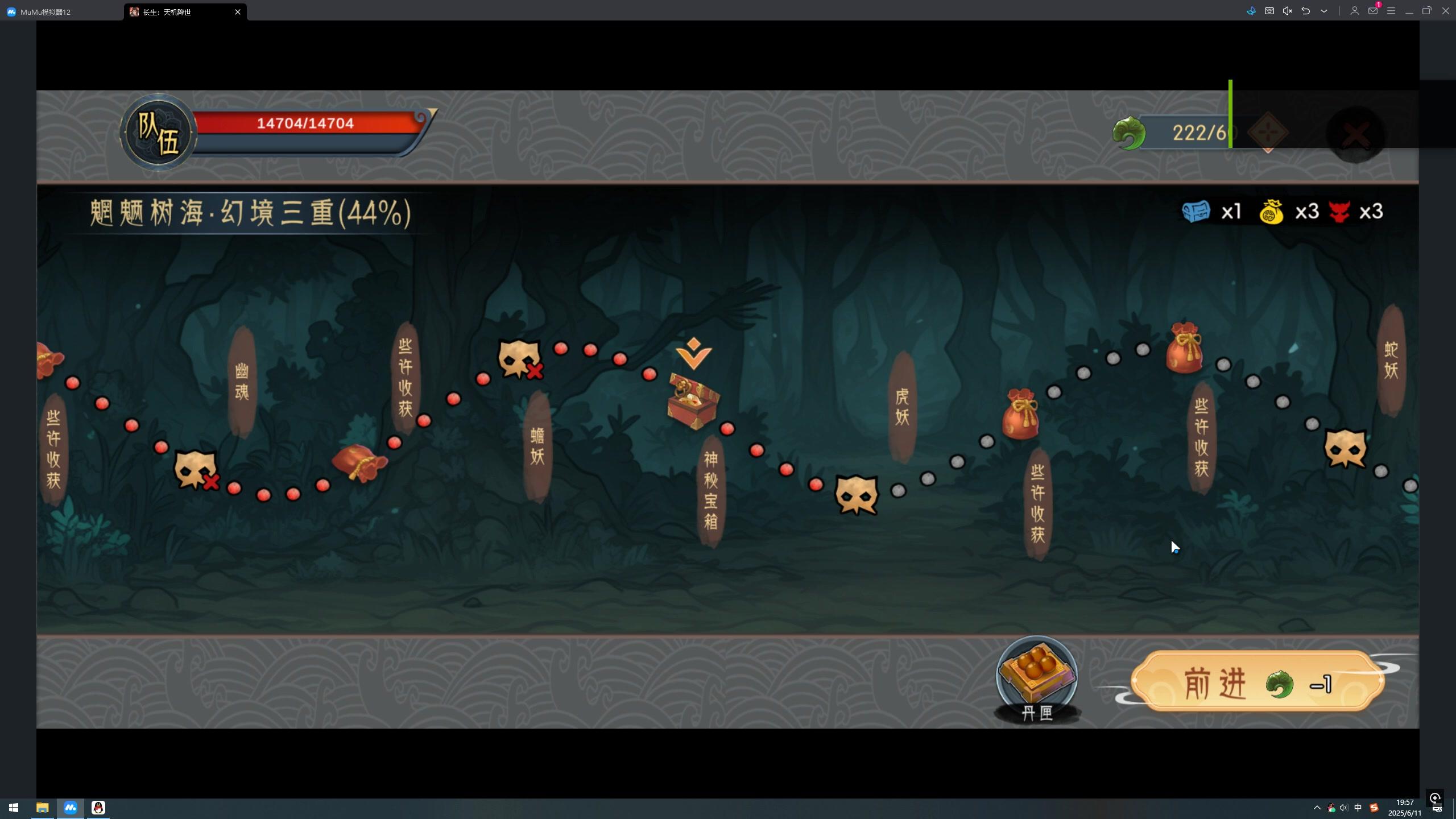Open the 队伍 team badge
1456x819 pixels.
(158, 133)
